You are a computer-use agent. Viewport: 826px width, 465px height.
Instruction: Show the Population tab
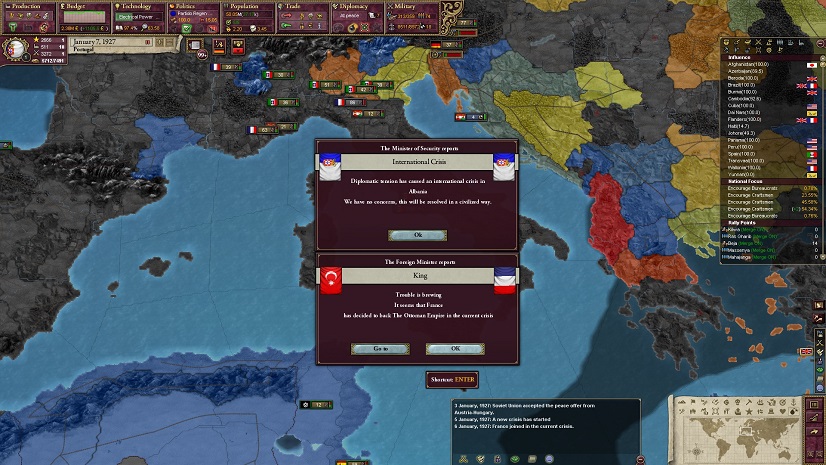pos(248,6)
